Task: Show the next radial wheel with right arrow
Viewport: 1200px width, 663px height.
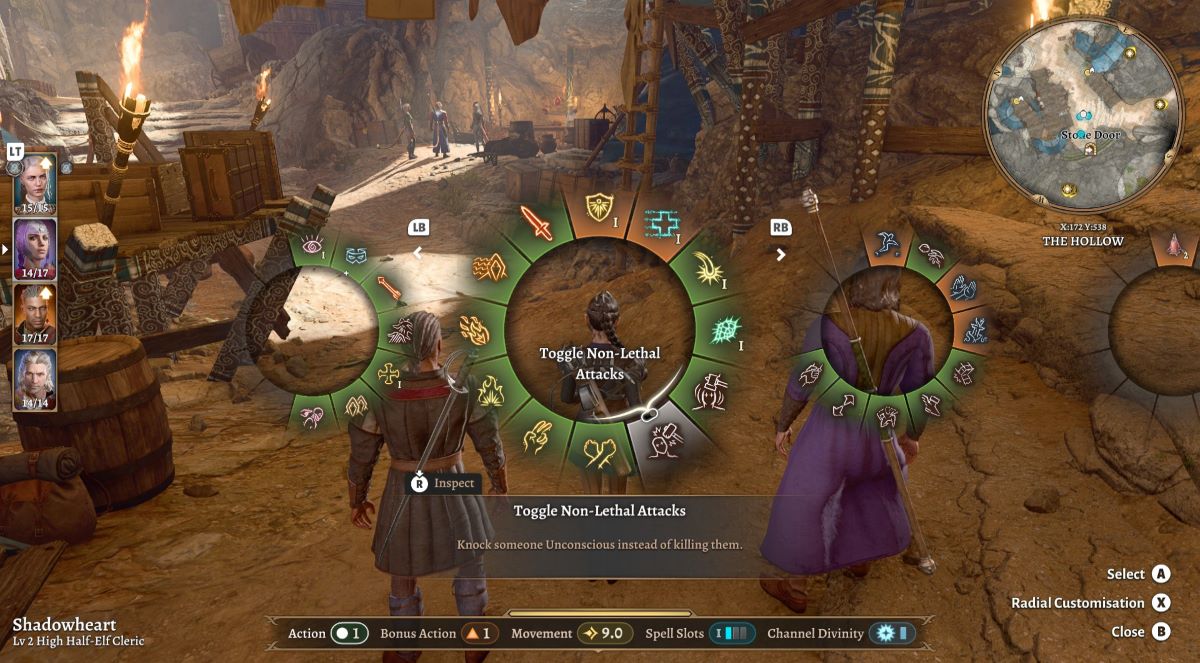Action: 780,253
